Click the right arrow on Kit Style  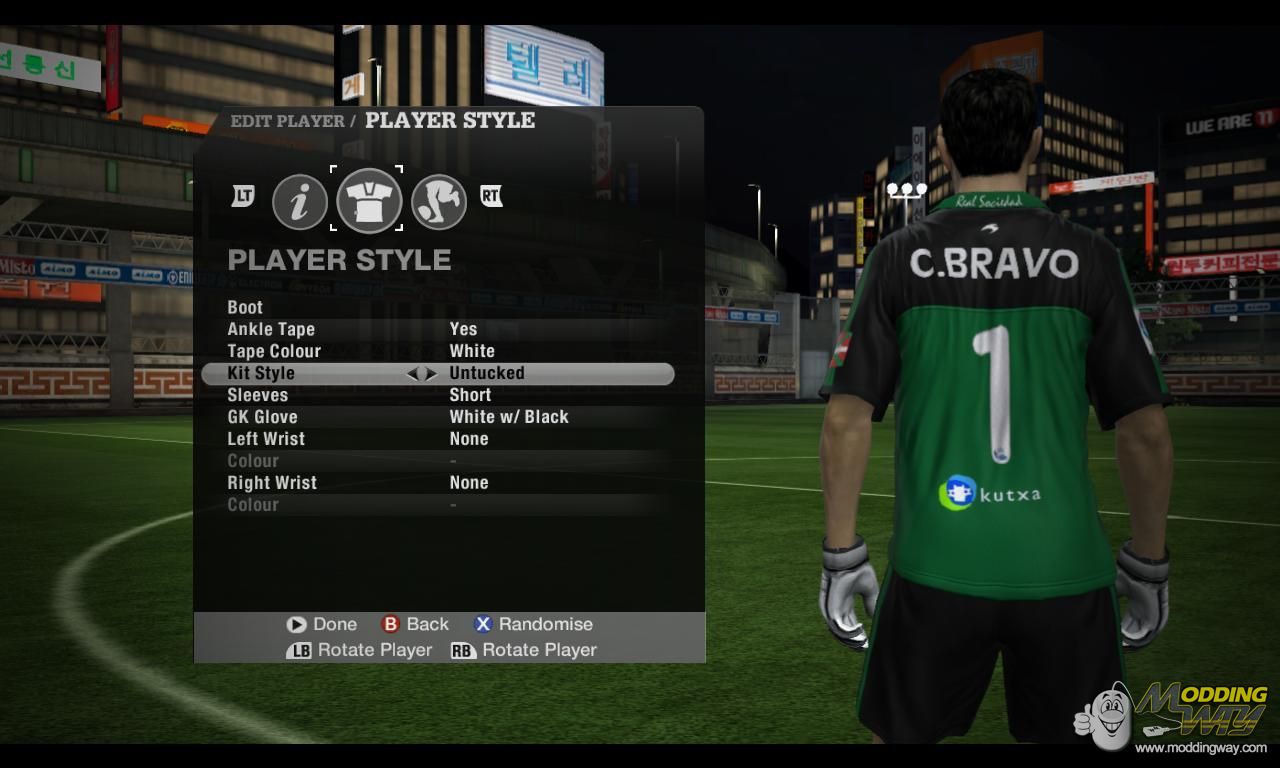click(x=432, y=374)
